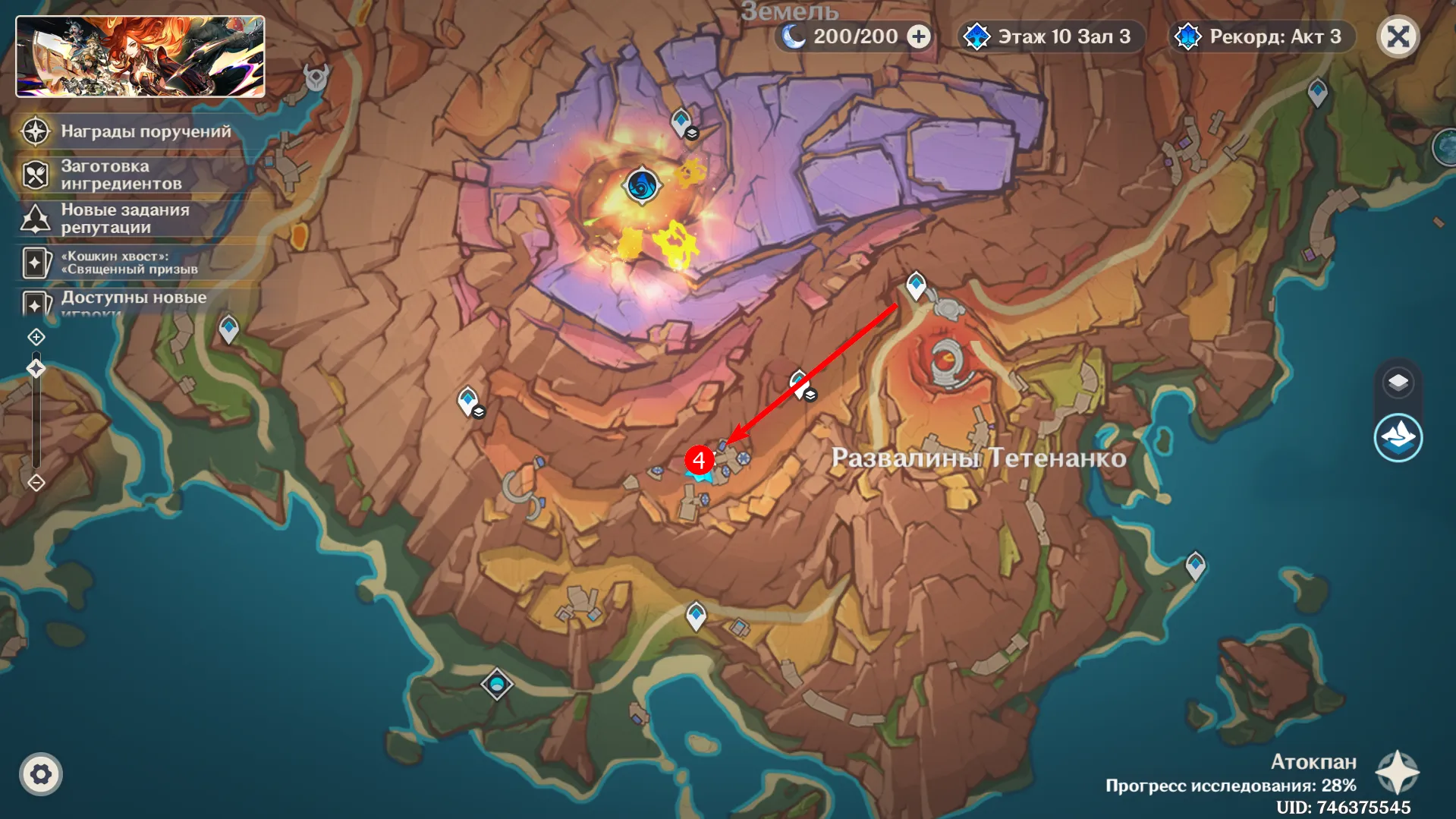Select the red numbered marker 4
This screenshot has height=819, width=1456.
pyautogui.click(x=699, y=460)
